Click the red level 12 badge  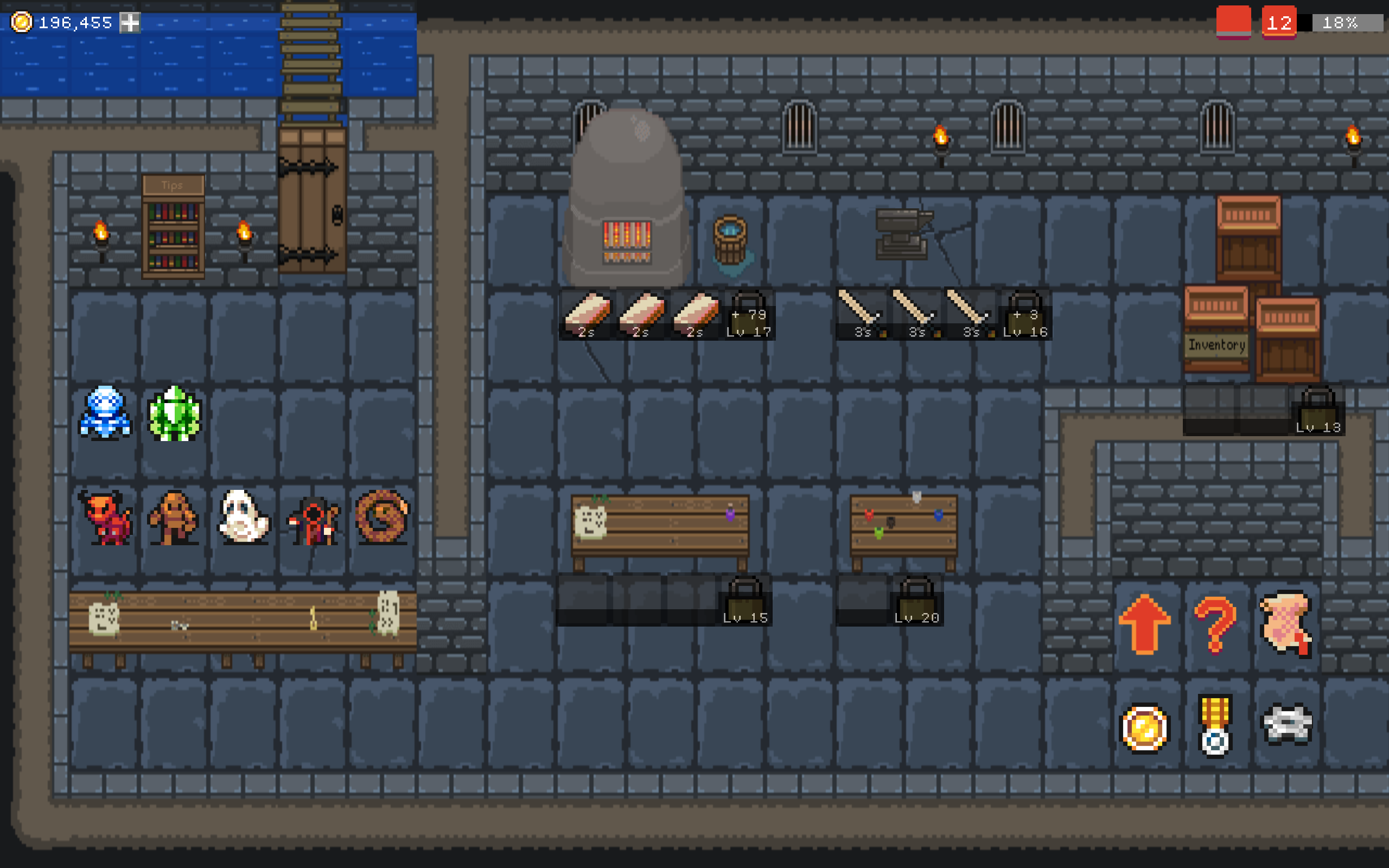[1280, 22]
